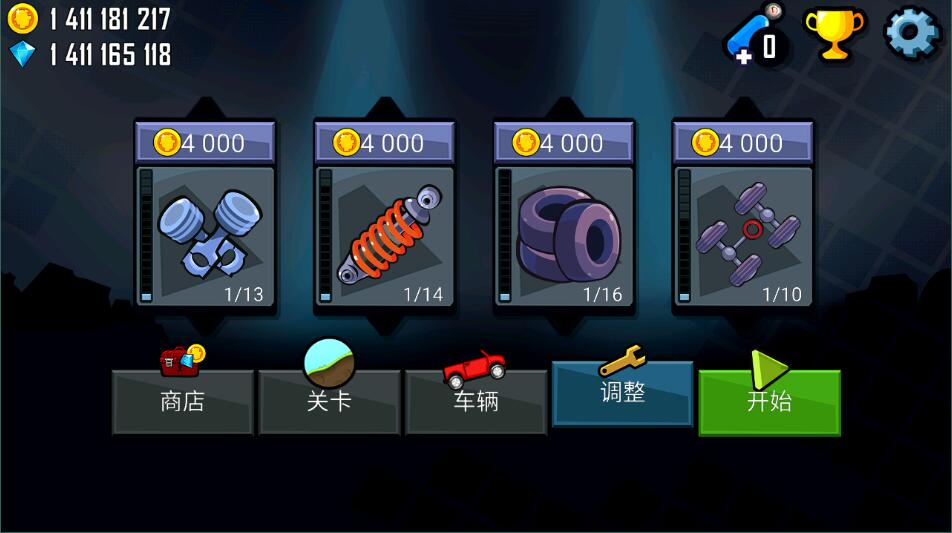This screenshot has height=533, width=952.
Task: Open the 商店 shop menu
Action: pos(182,402)
